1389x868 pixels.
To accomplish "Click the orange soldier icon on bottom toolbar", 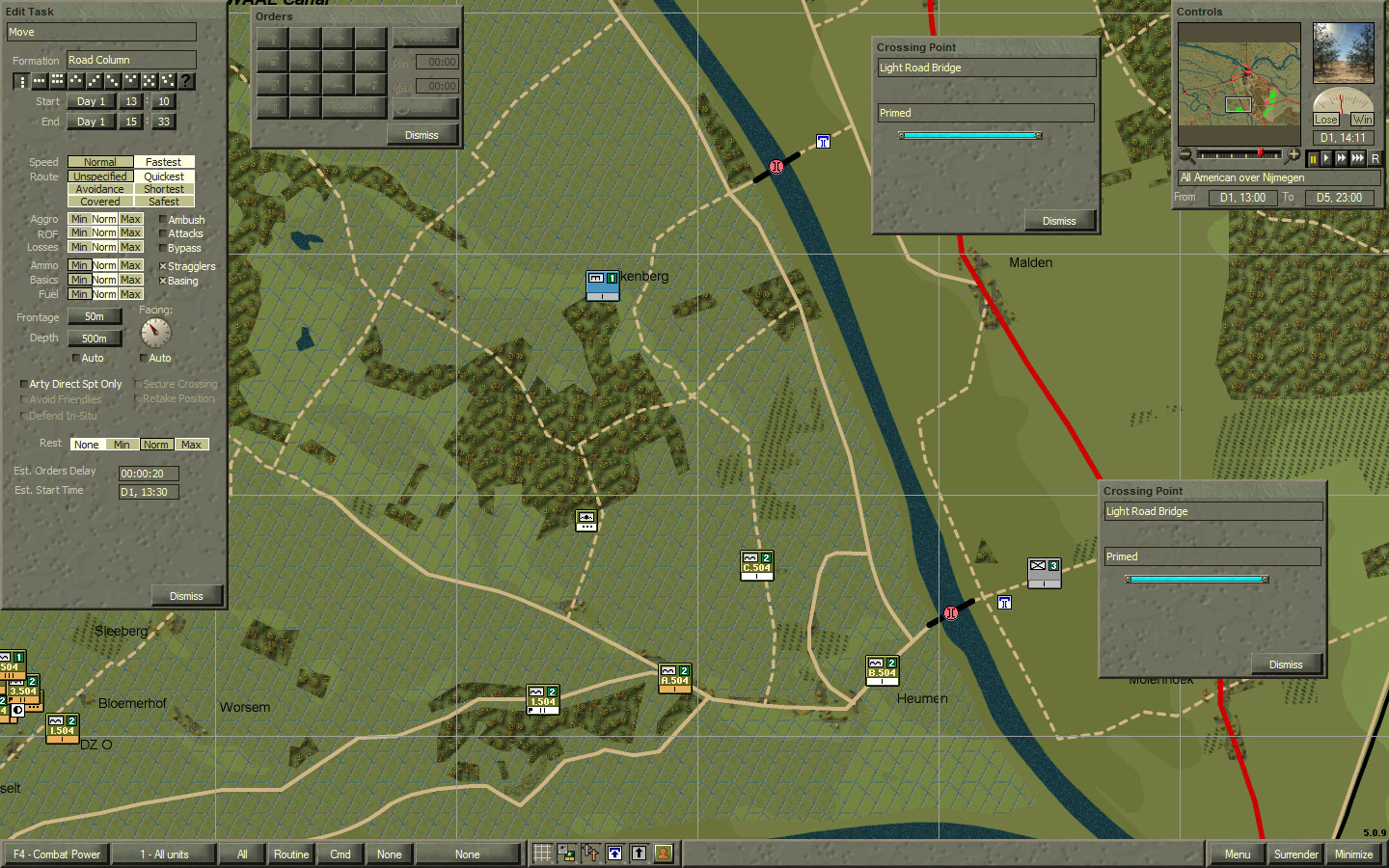I will [664, 852].
